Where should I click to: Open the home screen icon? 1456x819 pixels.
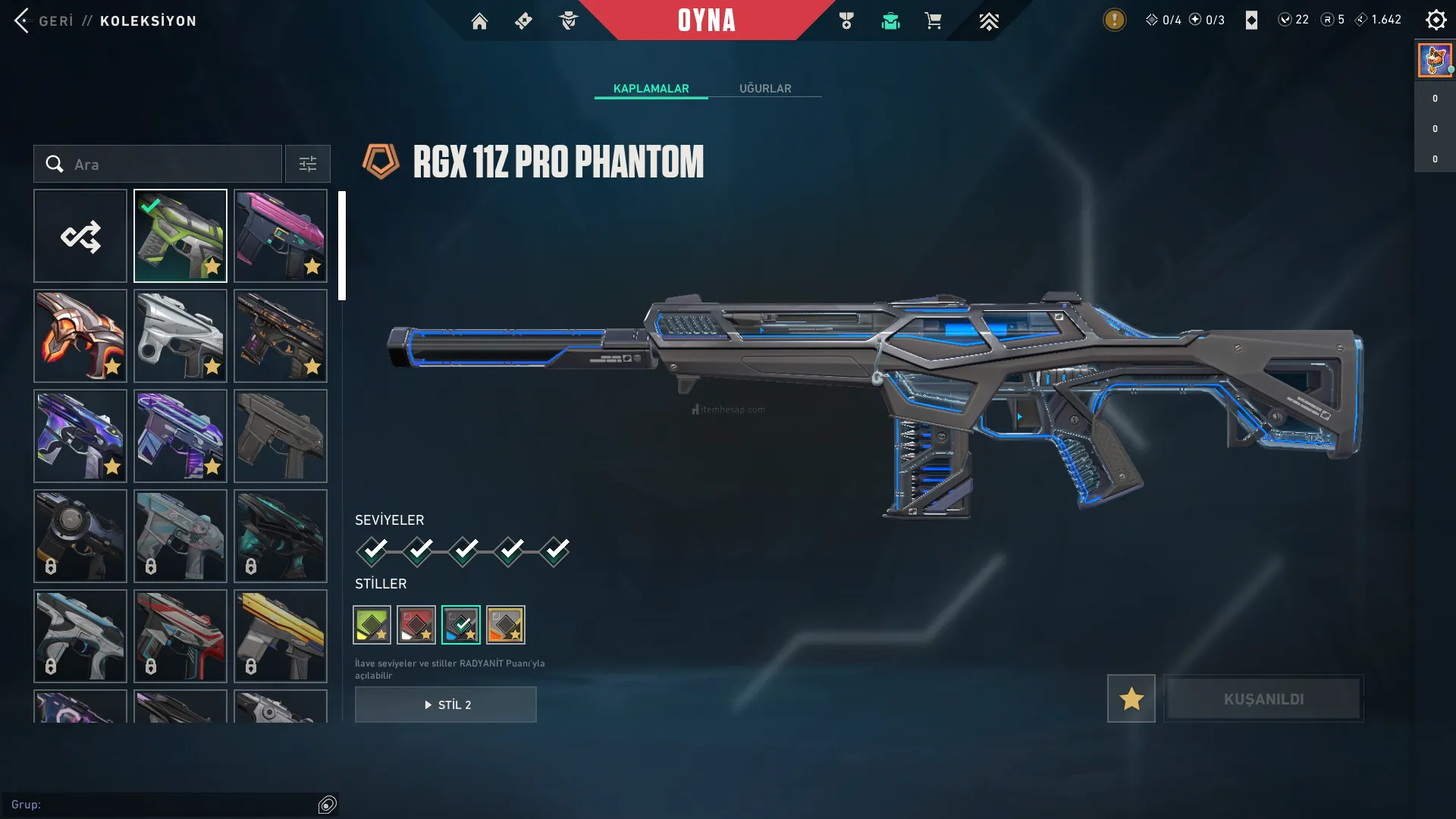pos(479,21)
